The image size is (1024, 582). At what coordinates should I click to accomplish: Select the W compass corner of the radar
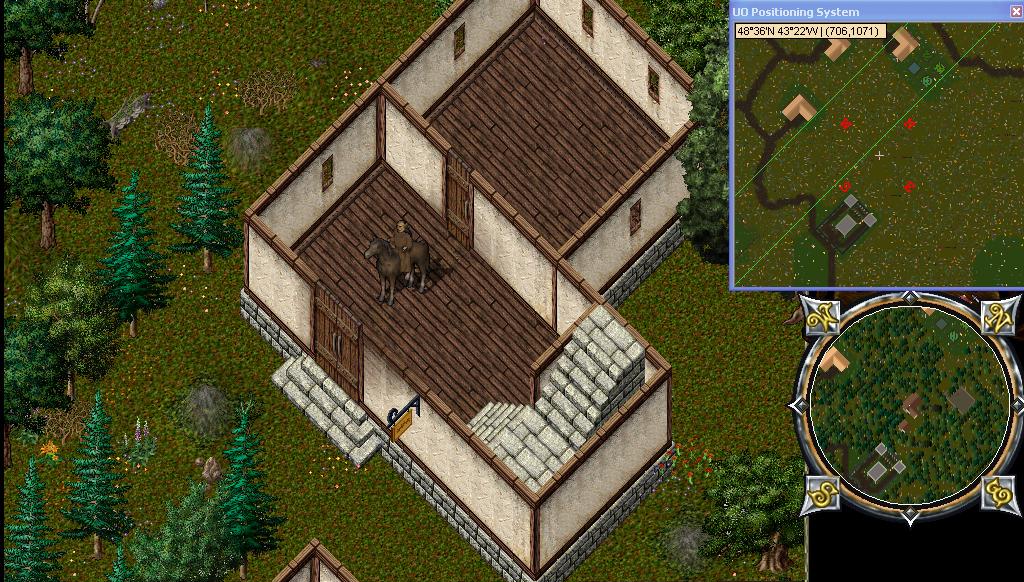[x=824, y=316]
